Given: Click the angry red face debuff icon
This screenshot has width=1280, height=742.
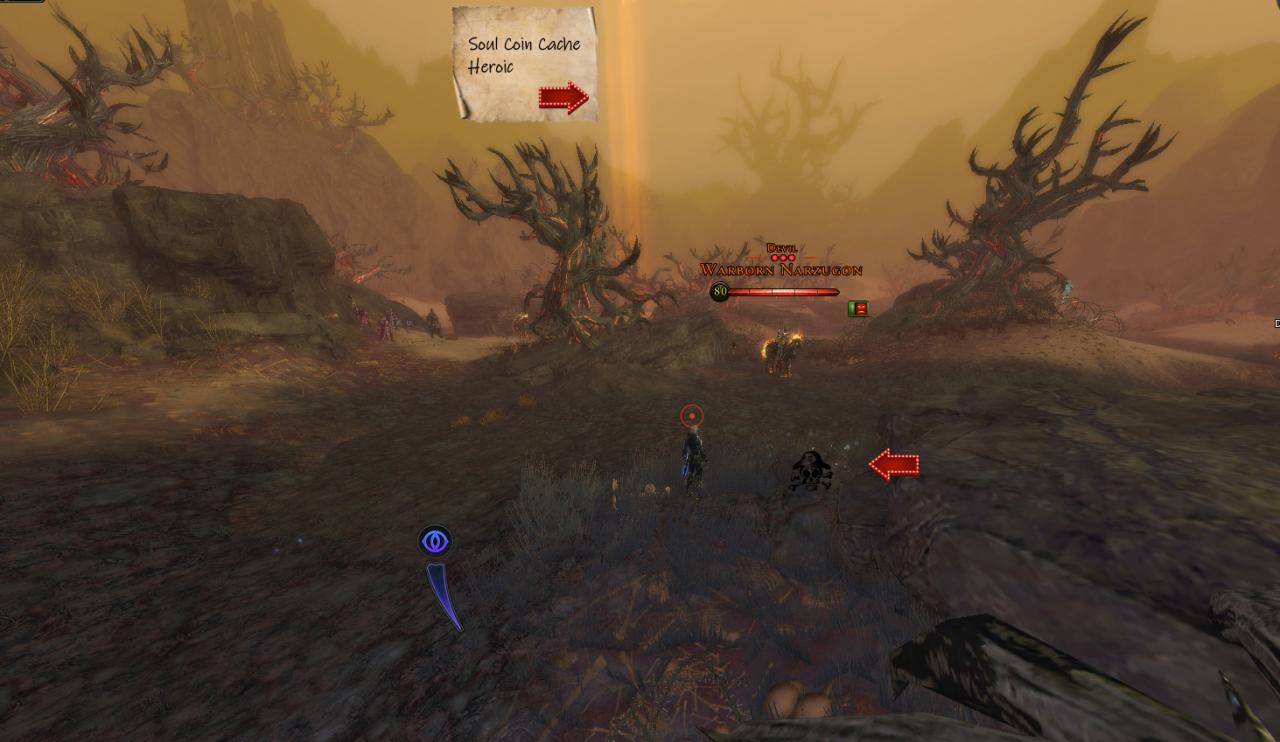Looking at the screenshot, I should (861, 308).
